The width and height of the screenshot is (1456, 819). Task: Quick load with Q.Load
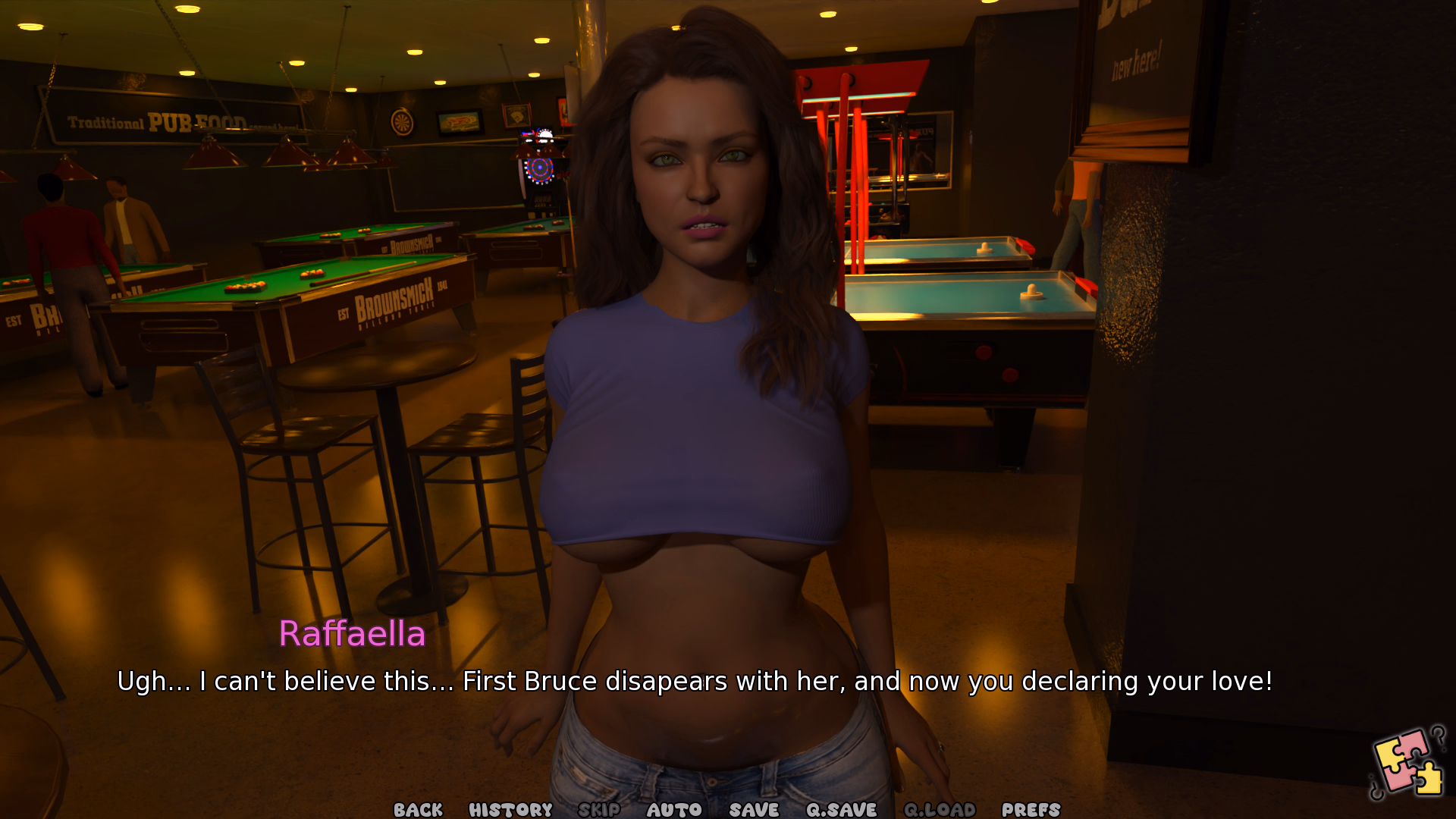point(940,809)
